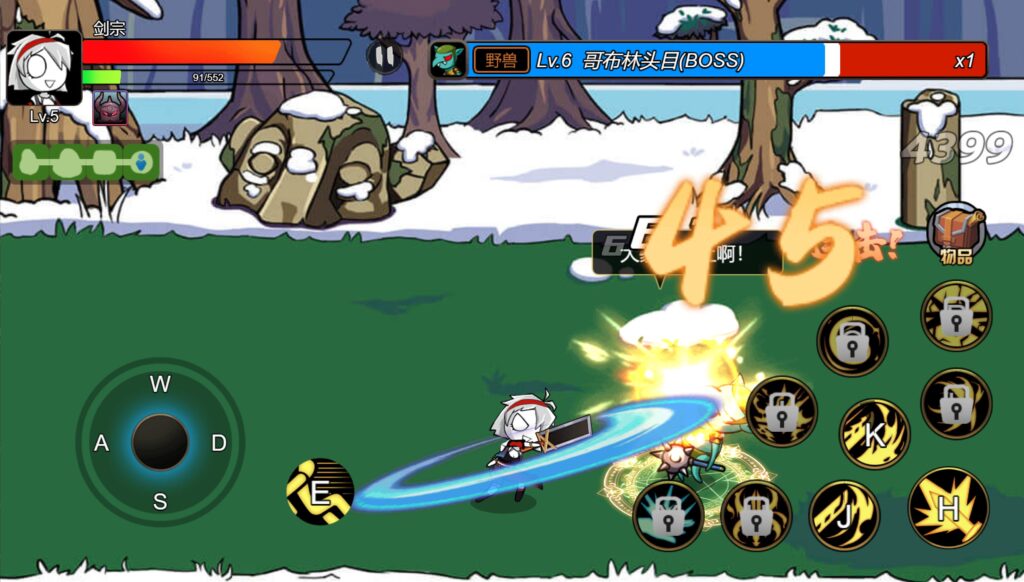Screen dimensions: 1024x582
Task: Select the white-haired player portrait
Action: 44,68
